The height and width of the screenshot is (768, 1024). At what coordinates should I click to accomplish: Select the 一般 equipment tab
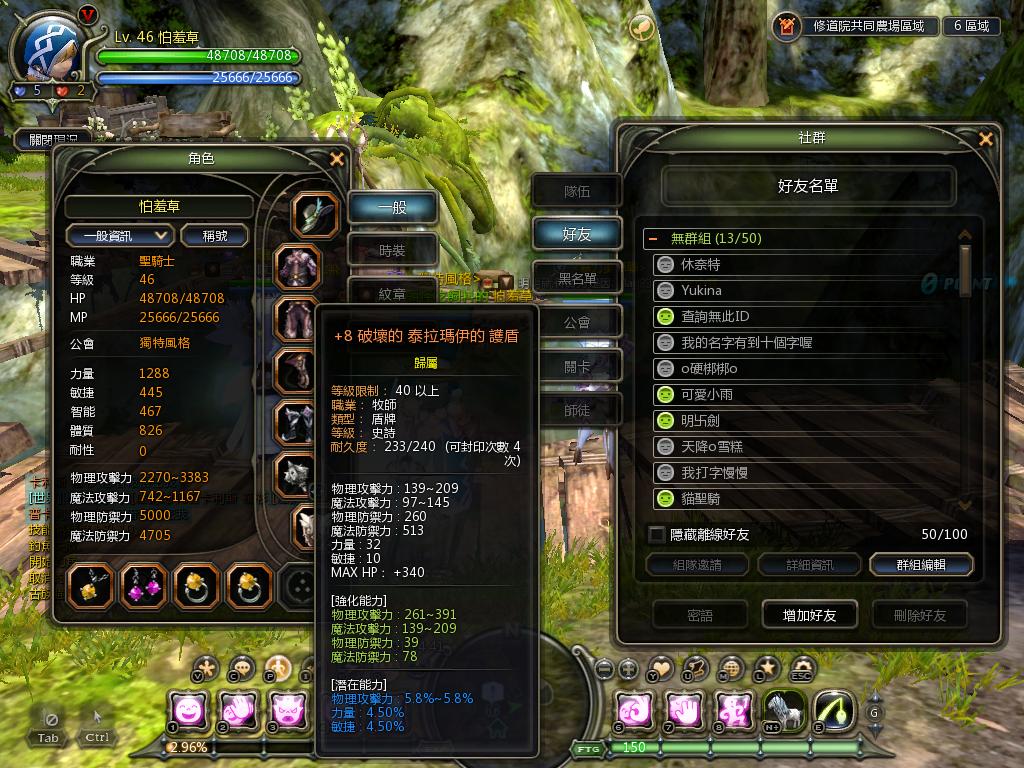(392, 208)
